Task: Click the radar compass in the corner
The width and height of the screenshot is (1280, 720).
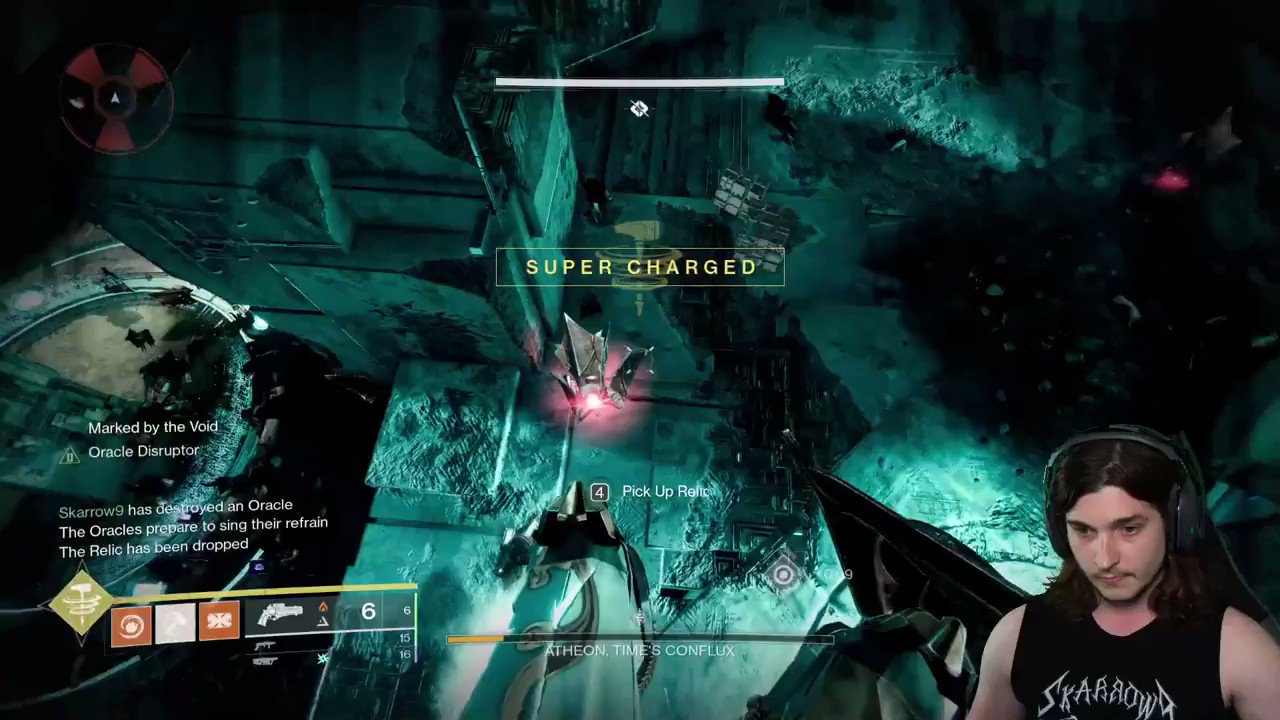Action: [x=113, y=97]
